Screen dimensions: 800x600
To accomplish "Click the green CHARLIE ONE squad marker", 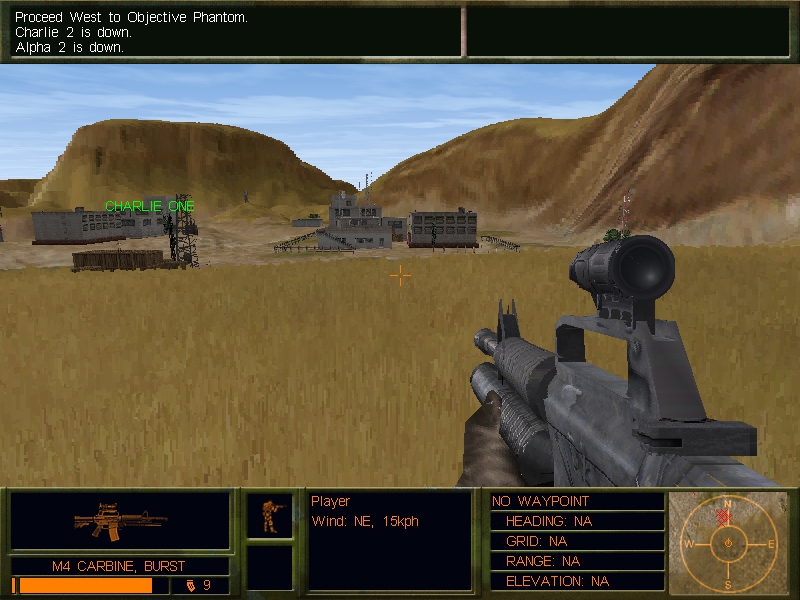I will tap(150, 206).
